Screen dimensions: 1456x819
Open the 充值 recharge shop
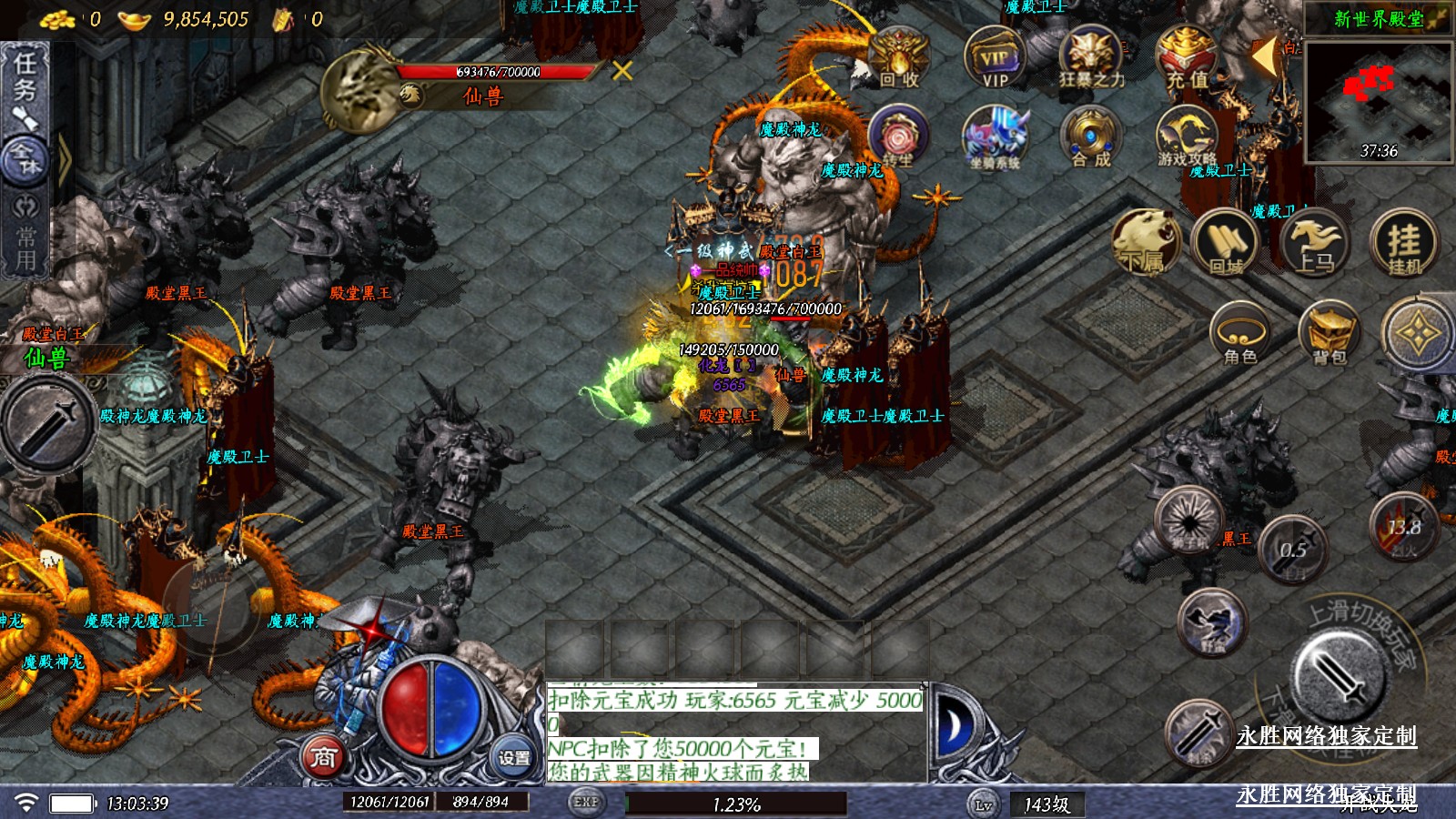tap(1188, 57)
